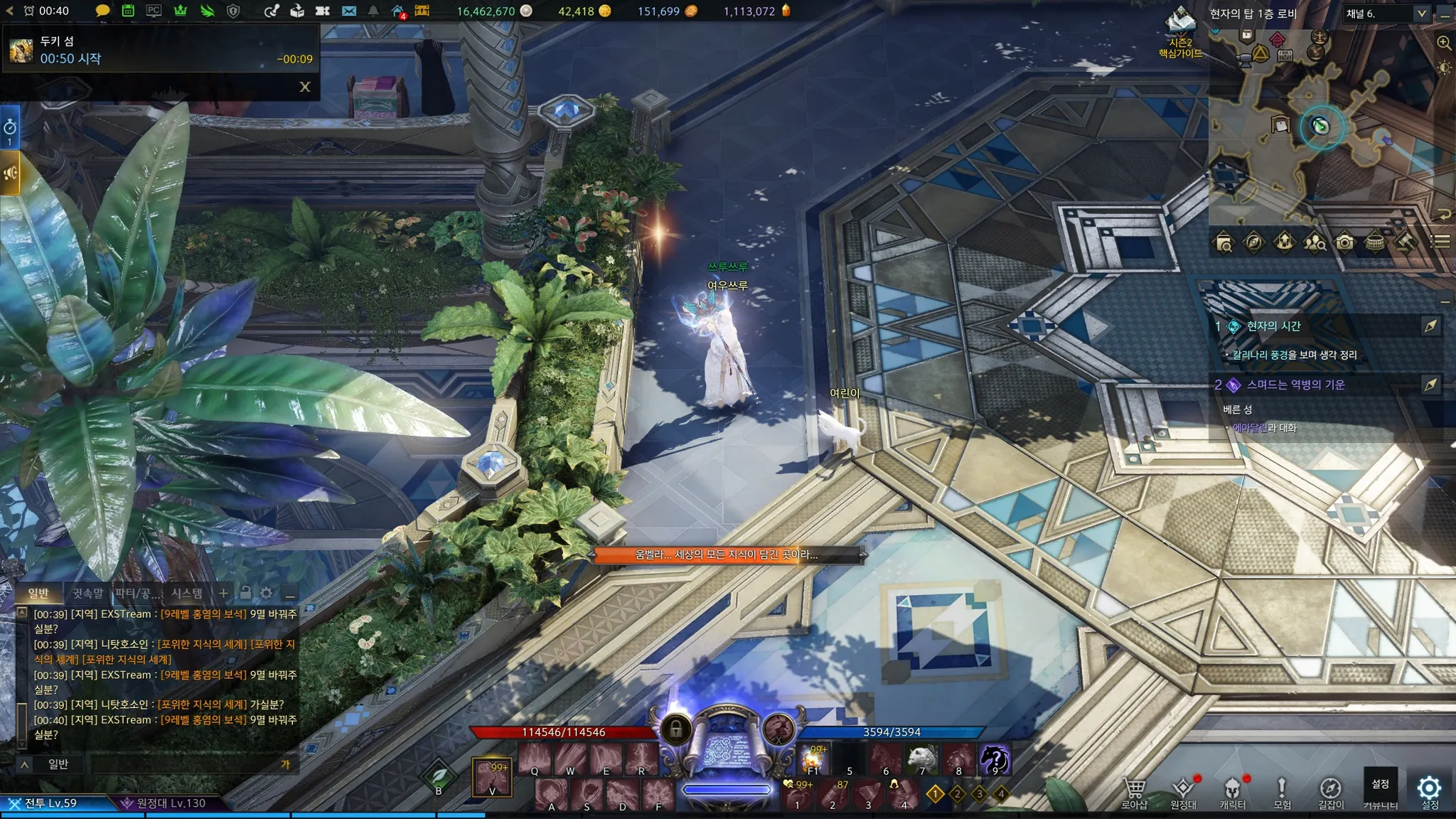Click the chat message input field
1456x819 pixels.
tap(185, 764)
